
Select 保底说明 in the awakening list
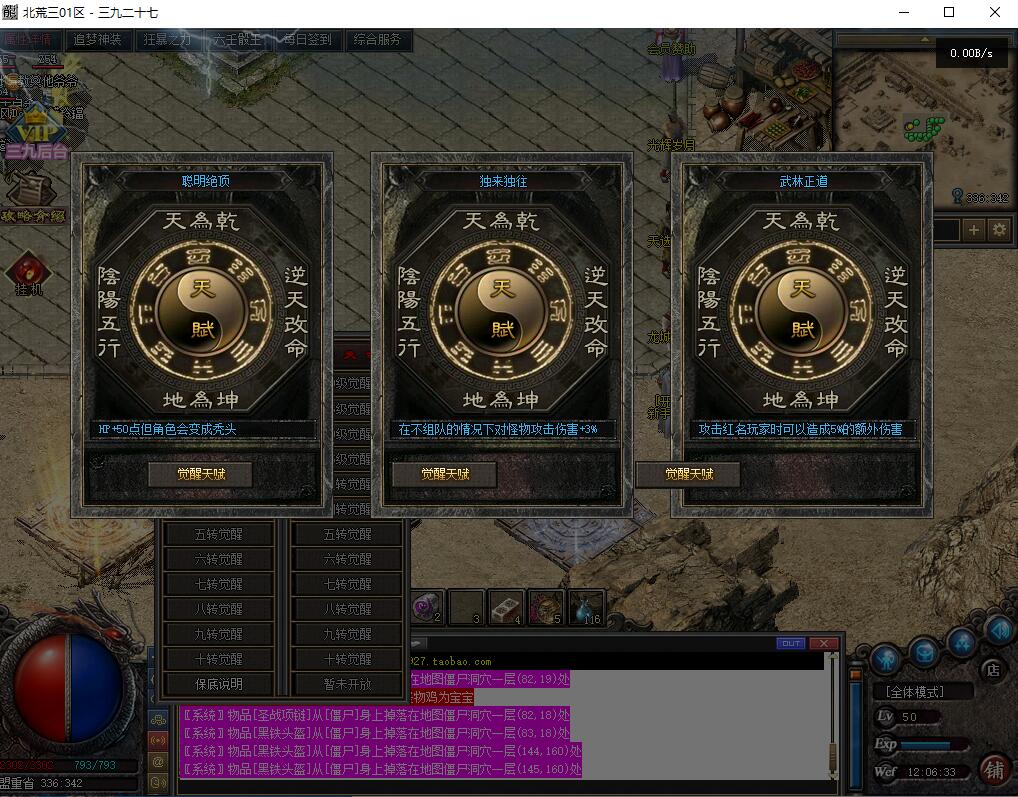pyautogui.click(x=219, y=684)
